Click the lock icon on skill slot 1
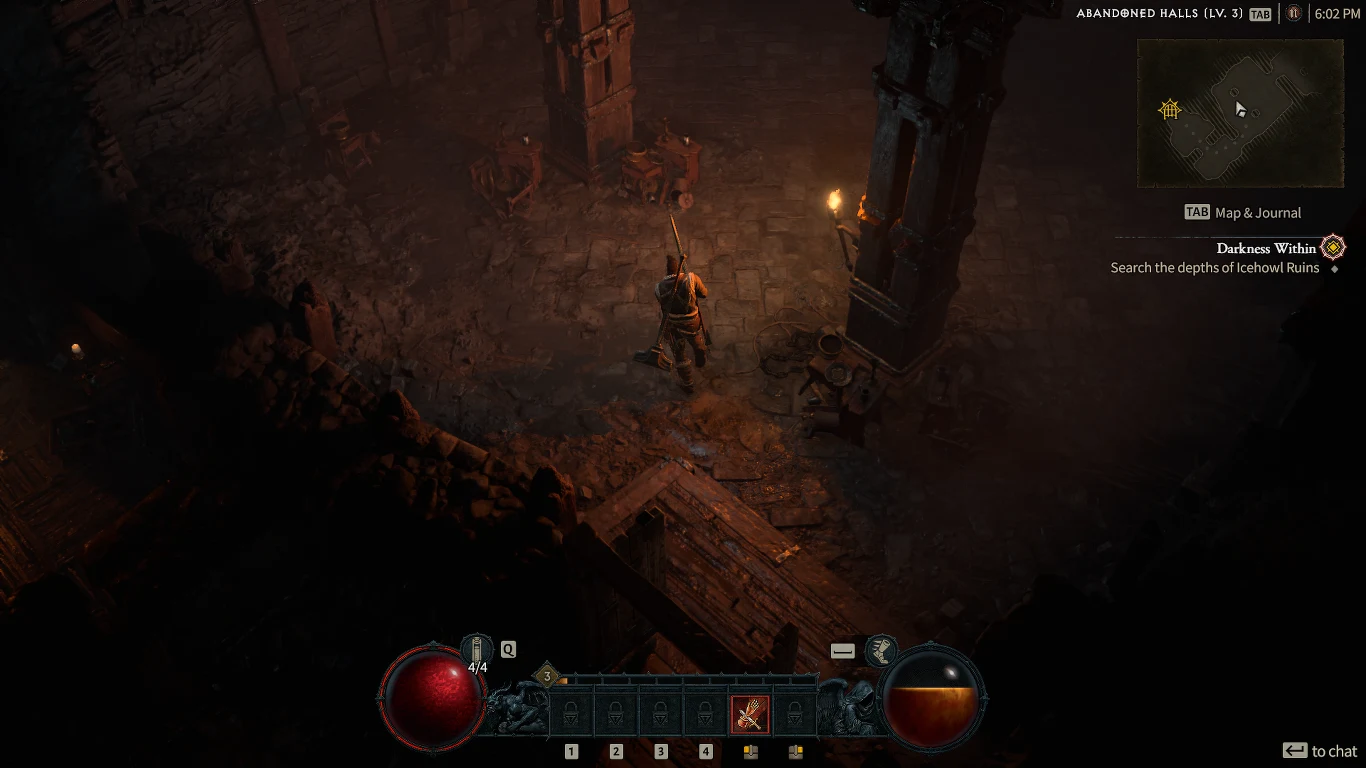The height and width of the screenshot is (768, 1366). point(571,712)
